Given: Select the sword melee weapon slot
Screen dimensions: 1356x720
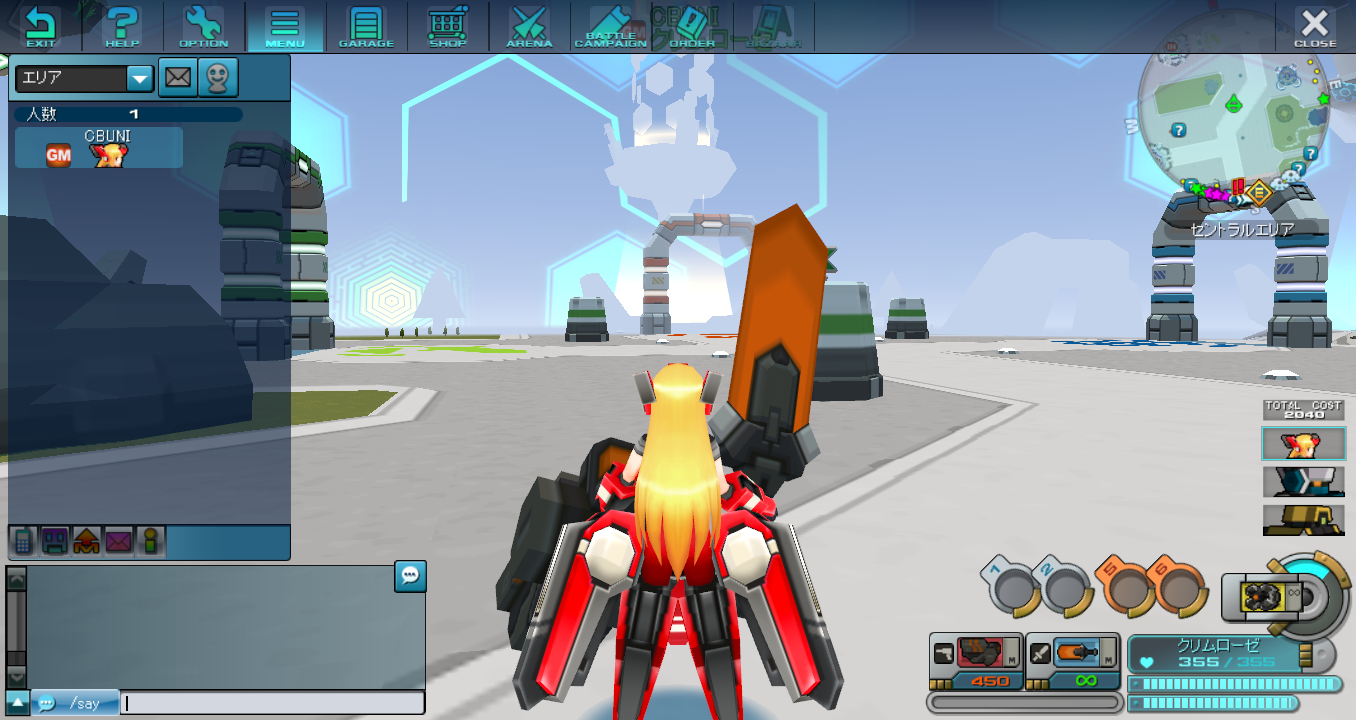Looking at the screenshot, I should 1073,661.
